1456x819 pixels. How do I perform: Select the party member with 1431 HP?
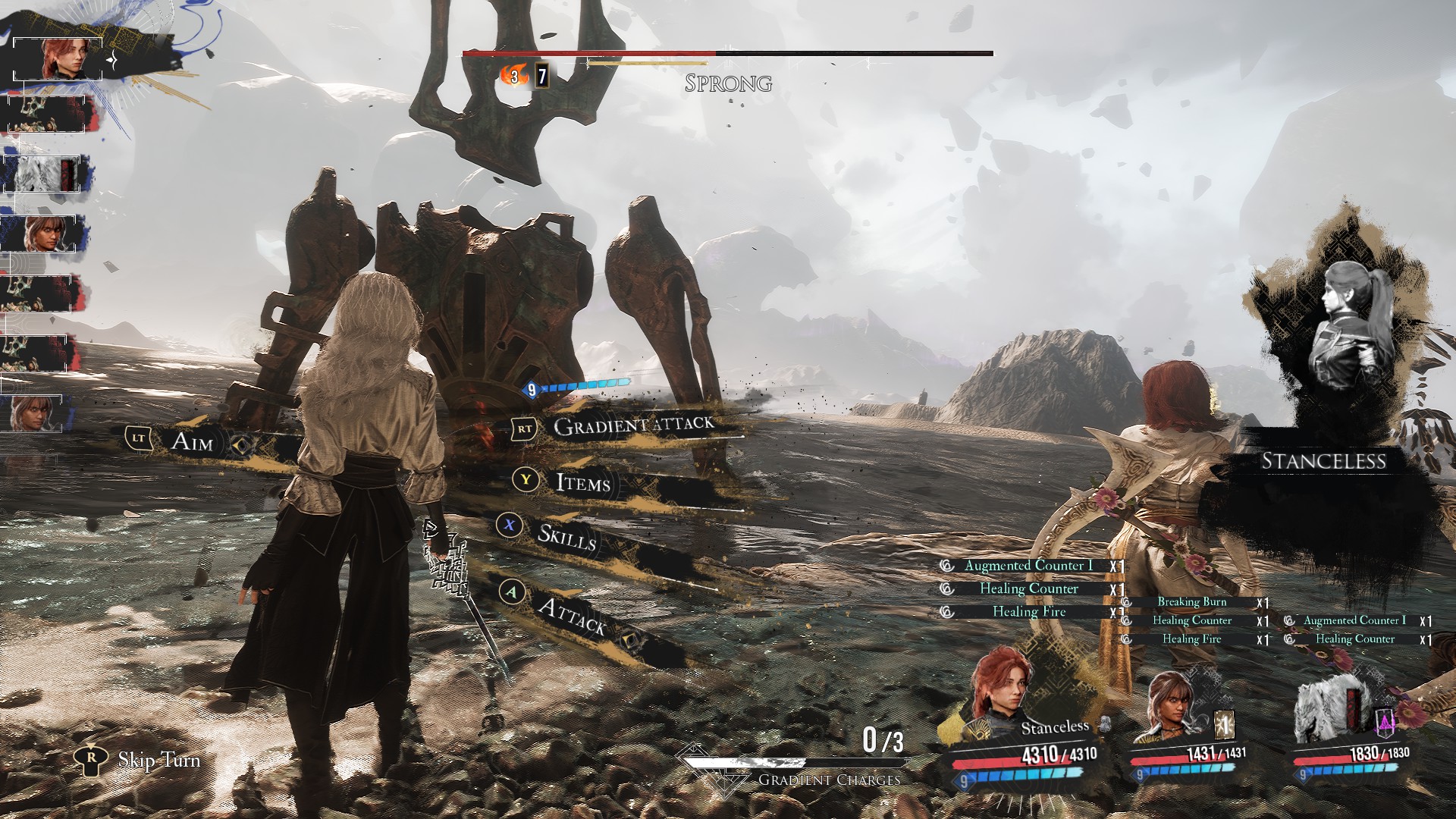coord(1169,707)
